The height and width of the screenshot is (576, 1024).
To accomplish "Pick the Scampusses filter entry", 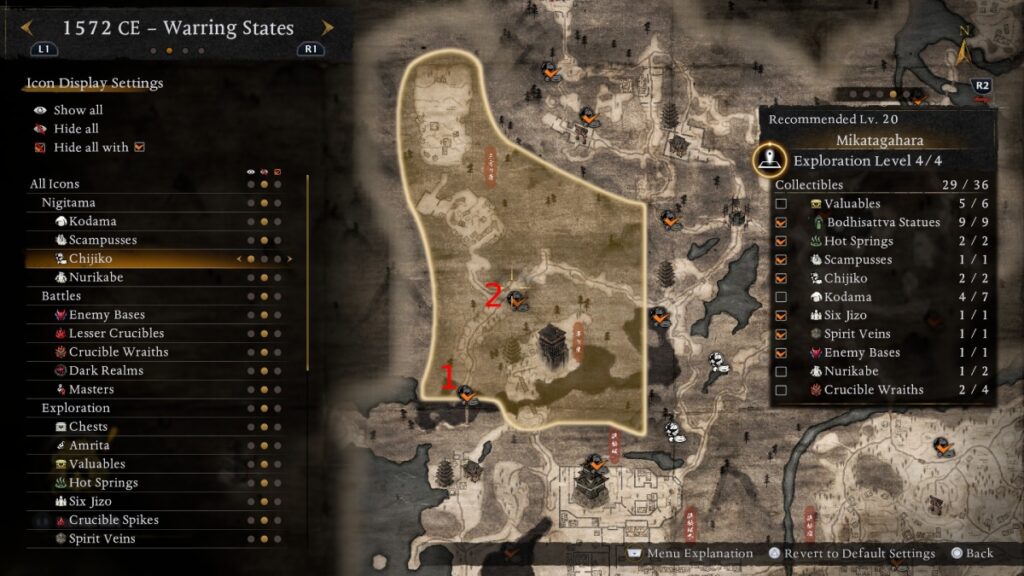I will coord(103,240).
